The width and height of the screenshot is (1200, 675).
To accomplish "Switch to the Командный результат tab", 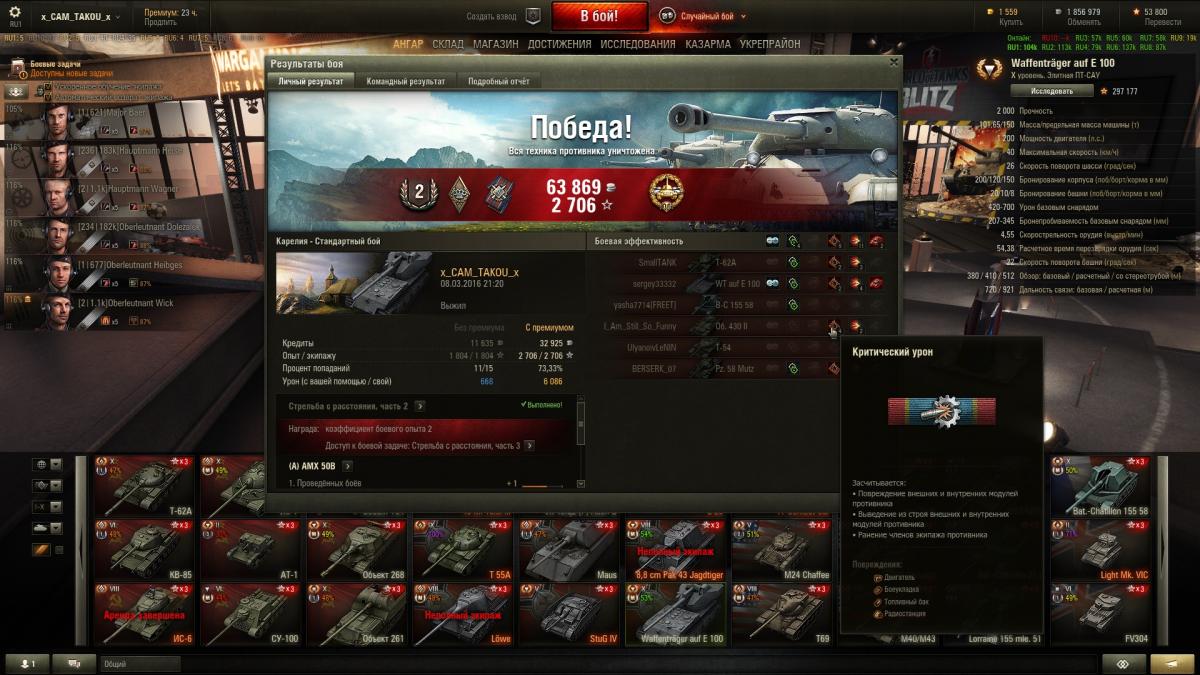I will [x=405, y=81].
